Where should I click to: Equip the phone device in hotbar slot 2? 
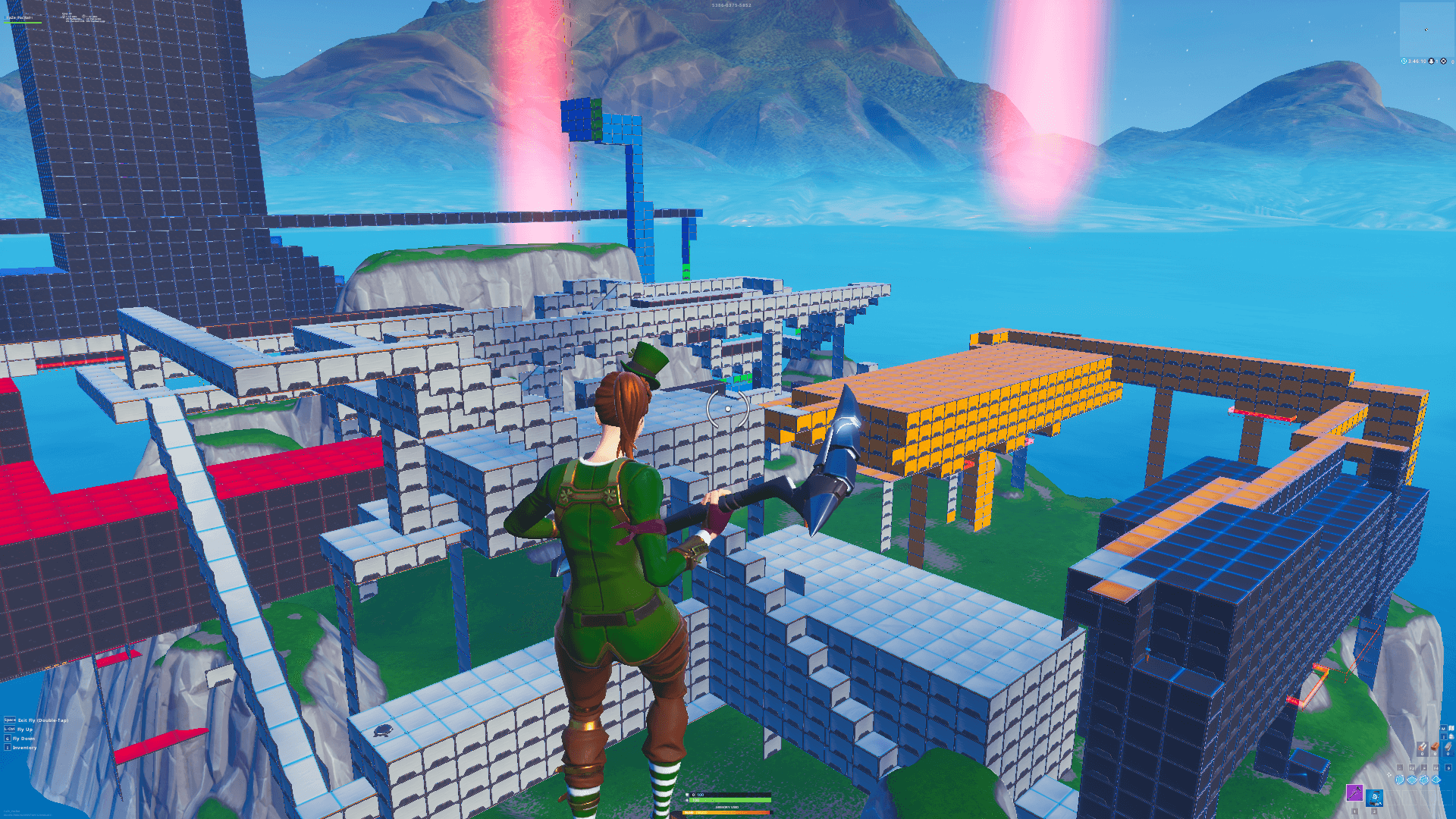tap(1374, 799)
